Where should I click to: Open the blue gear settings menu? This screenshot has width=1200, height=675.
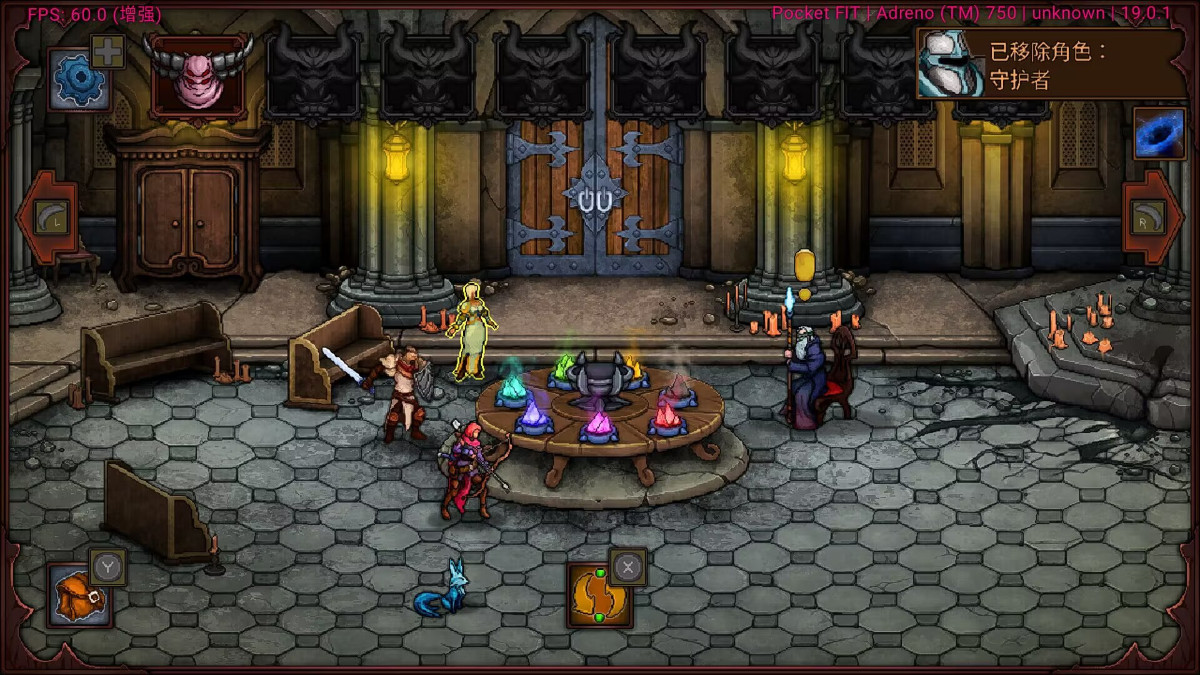(x=78, y=81)
